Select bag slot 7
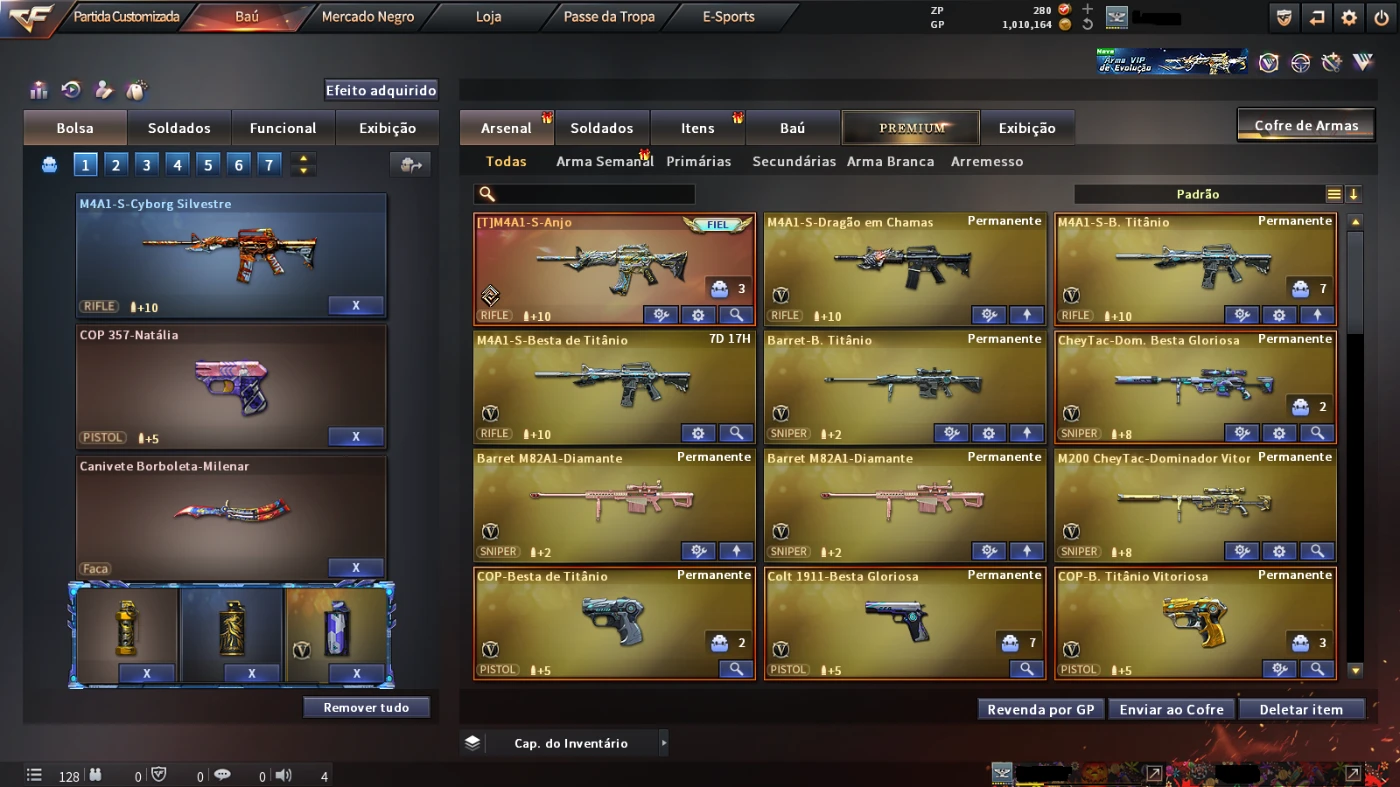This screenshot has height=787, width=1400. 270,162
